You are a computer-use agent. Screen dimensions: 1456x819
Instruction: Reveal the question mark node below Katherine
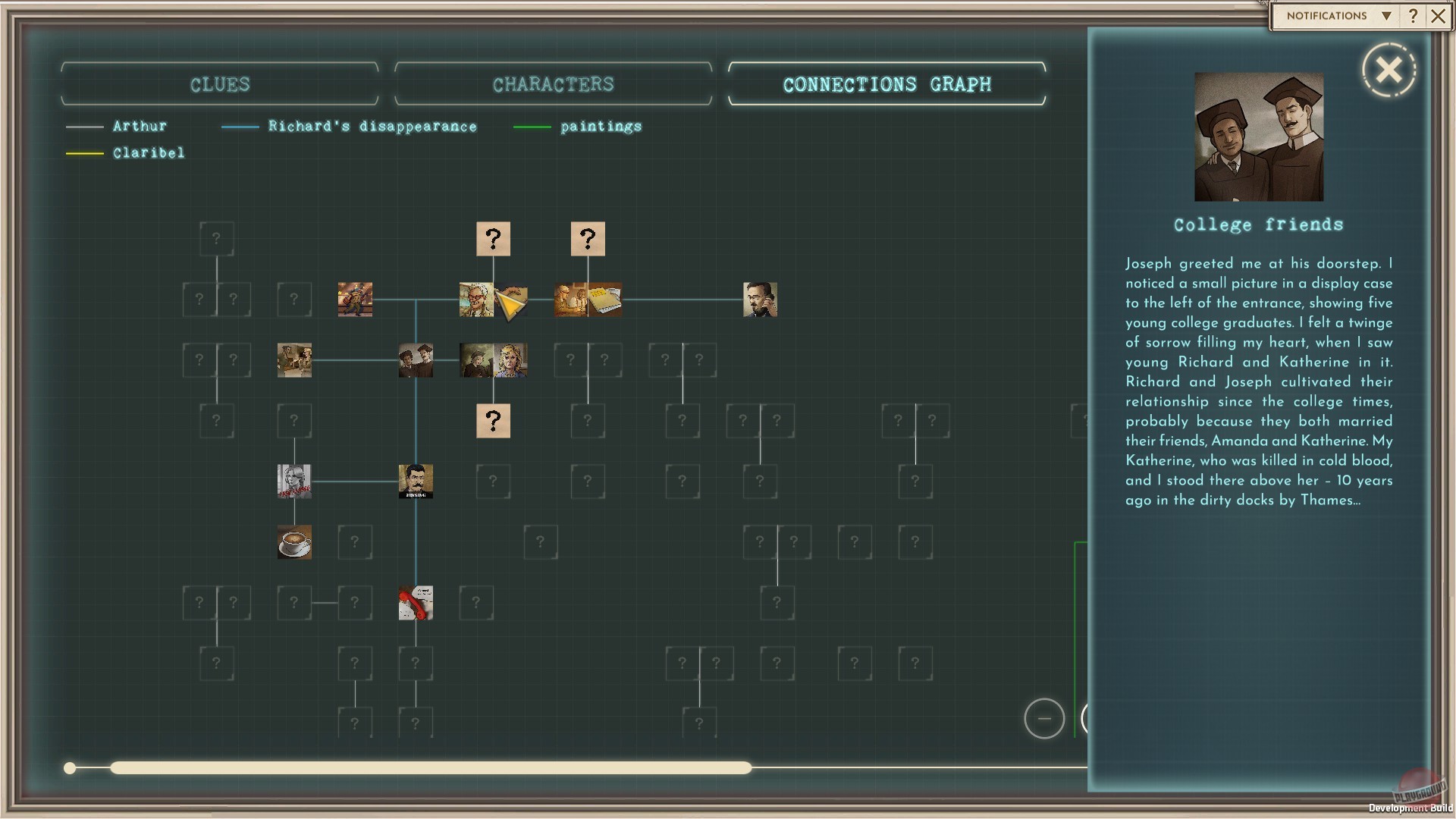tap(494, 421)
